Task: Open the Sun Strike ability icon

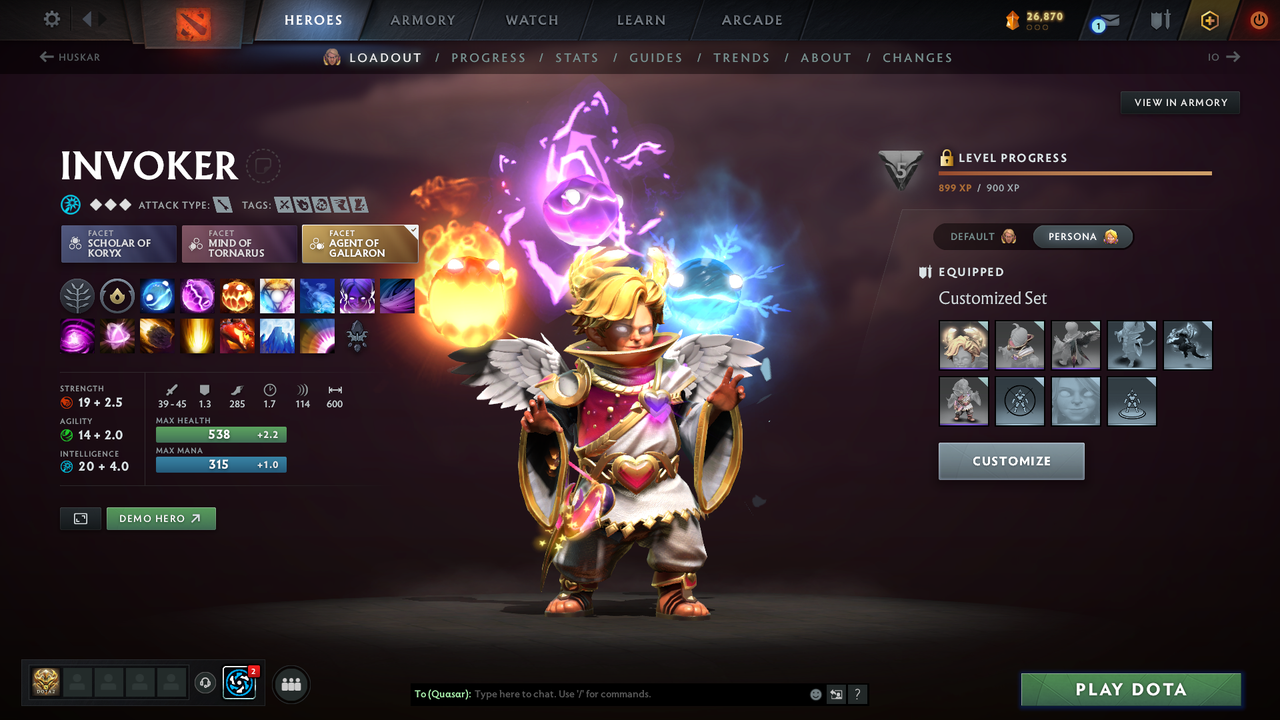Action: 197,336
